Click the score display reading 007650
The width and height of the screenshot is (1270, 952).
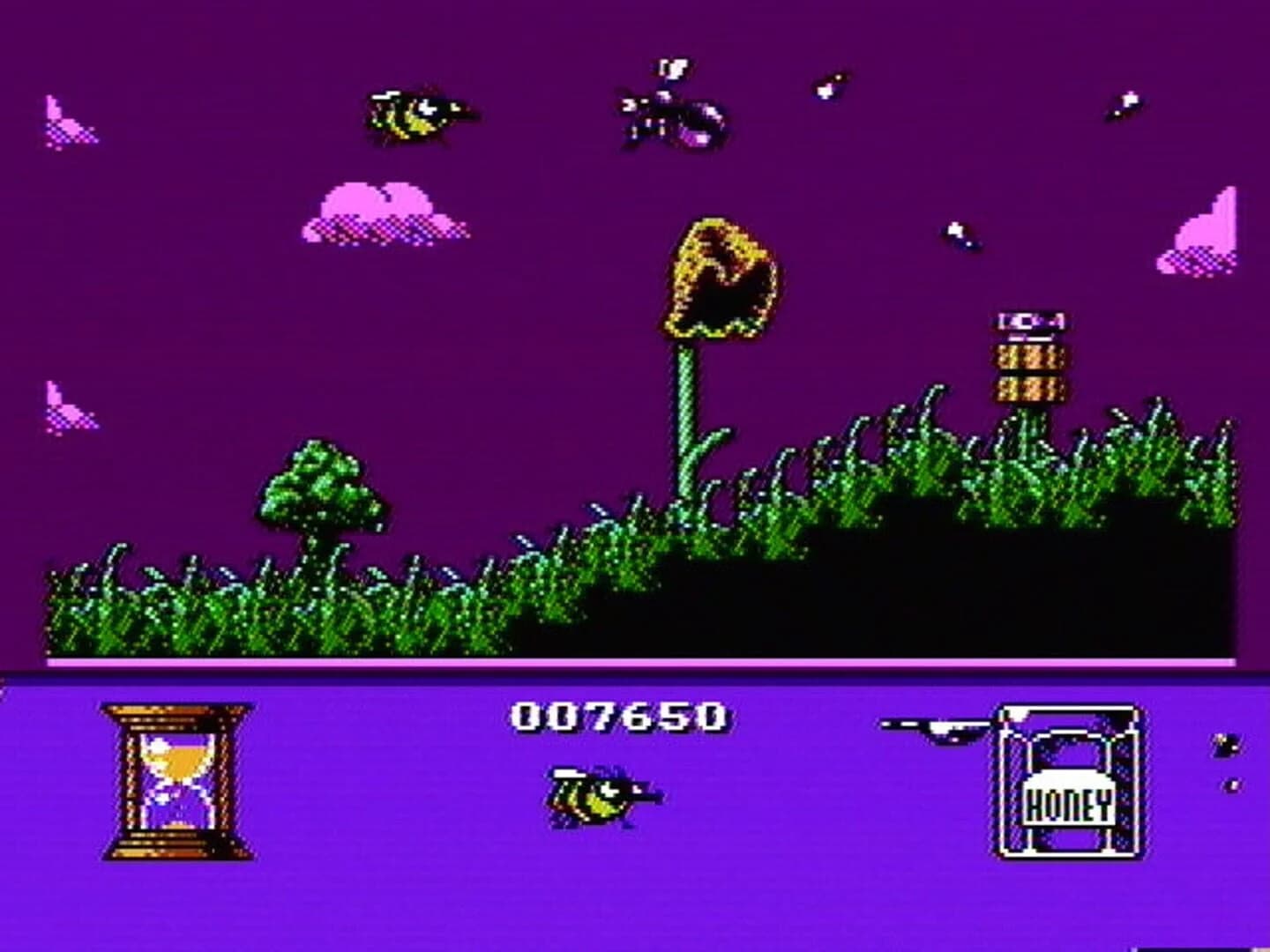click(617, 714)
